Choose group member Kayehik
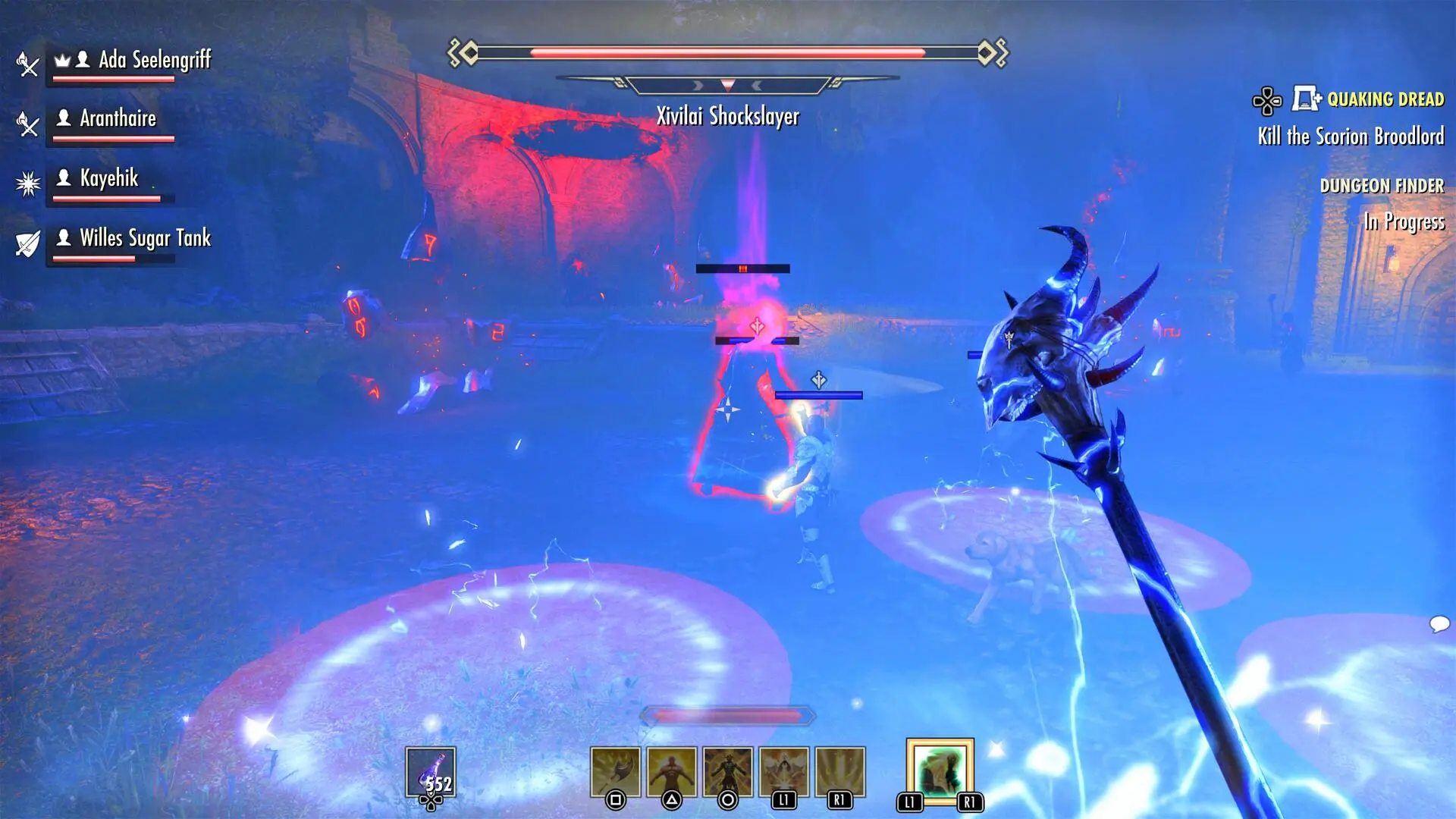This screenshot has height=819, width=1456. click(109, 178)
